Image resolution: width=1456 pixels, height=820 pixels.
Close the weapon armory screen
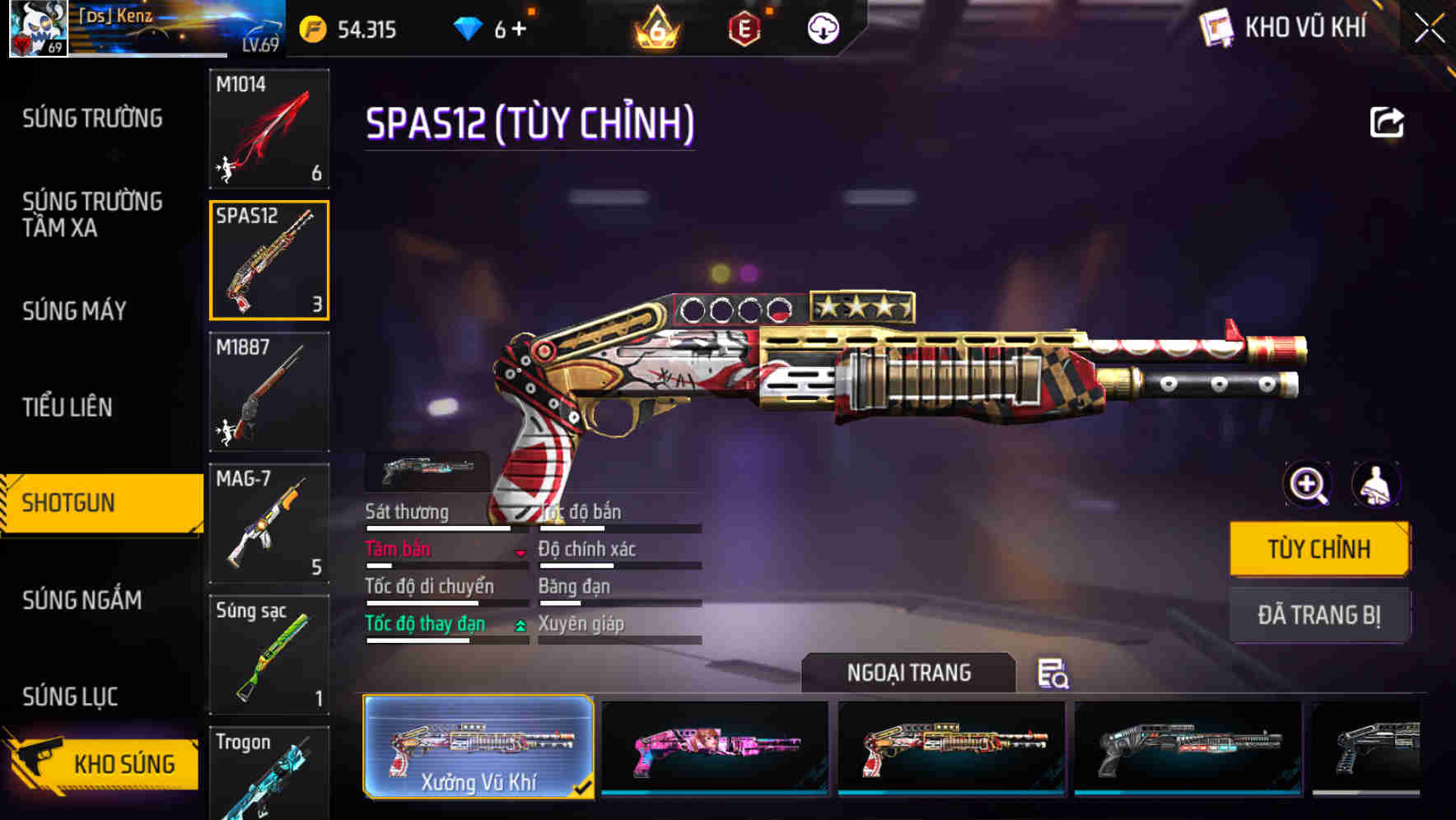(x=1429, y=29)
